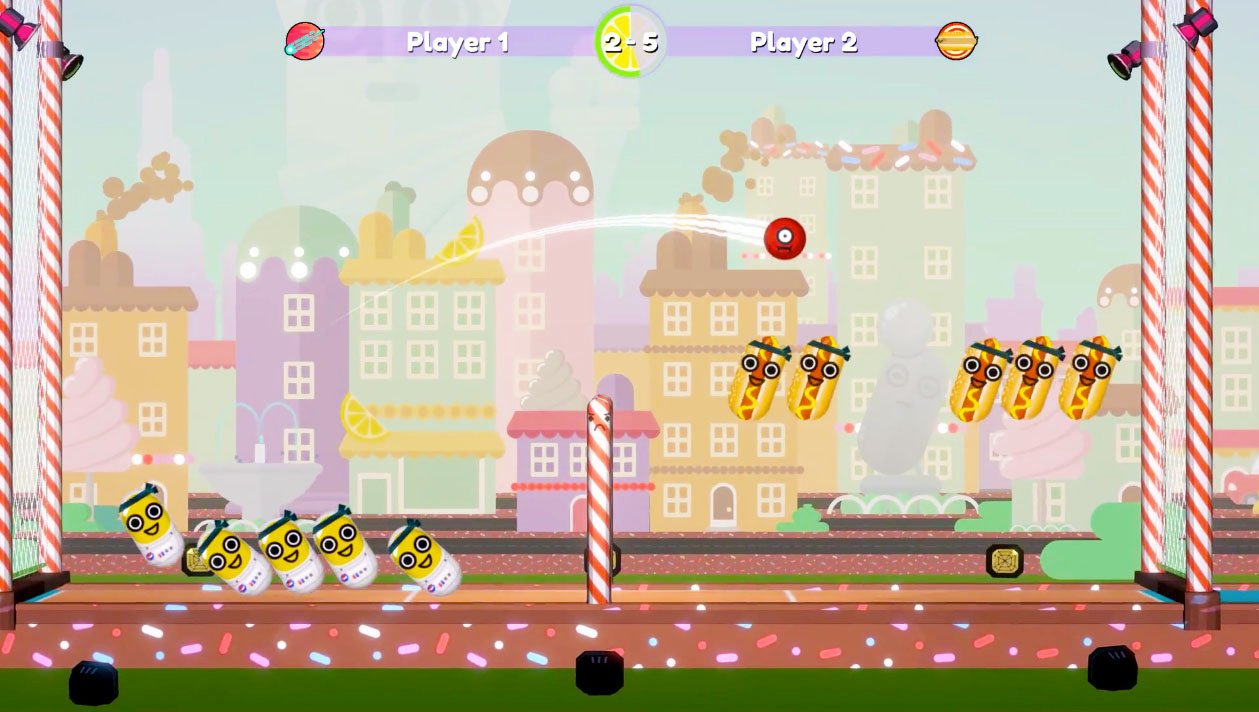Click Player 2's burger team icon

pos(956,41)
